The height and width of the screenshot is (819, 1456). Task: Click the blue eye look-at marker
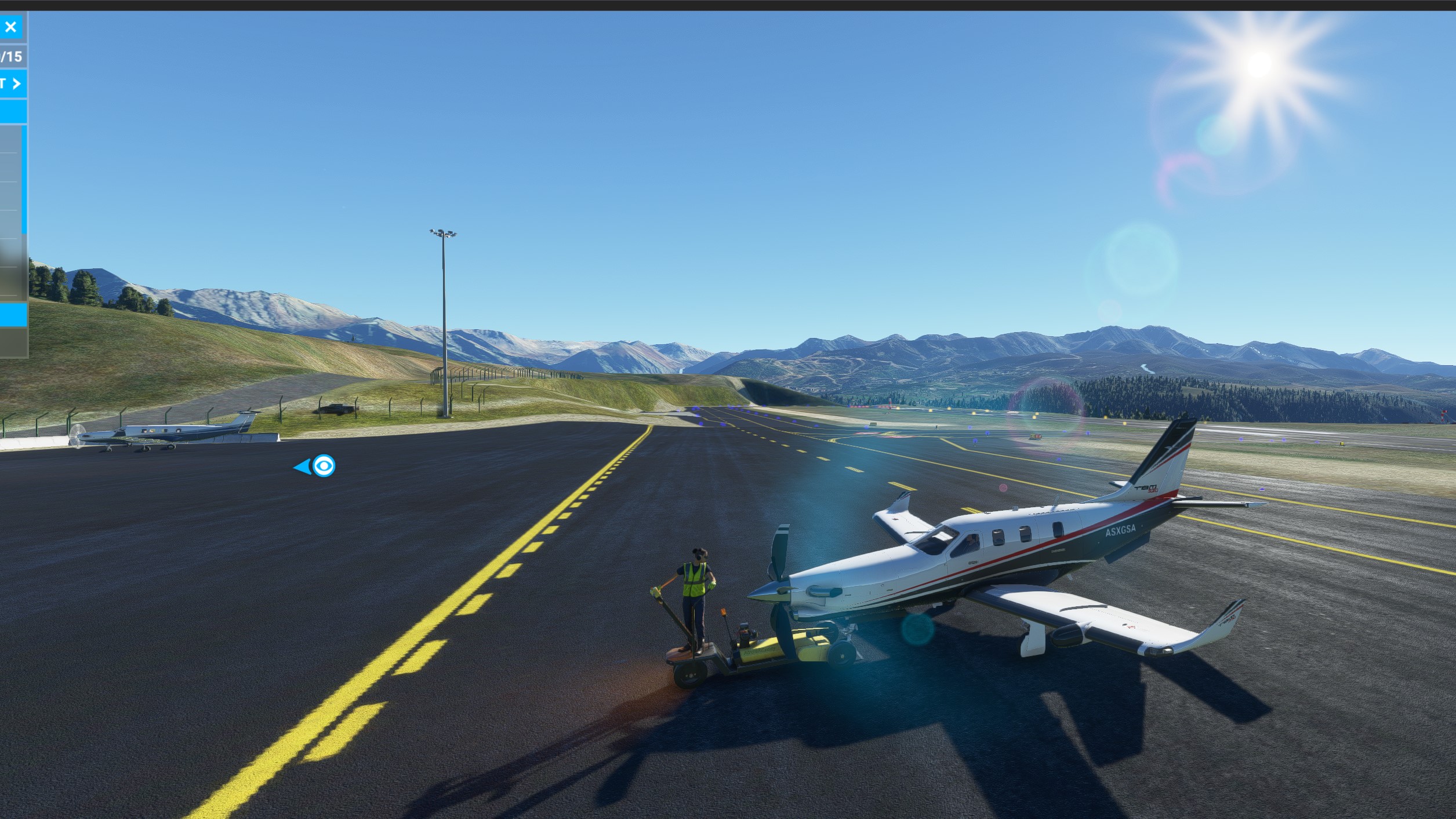click(324, 466)
